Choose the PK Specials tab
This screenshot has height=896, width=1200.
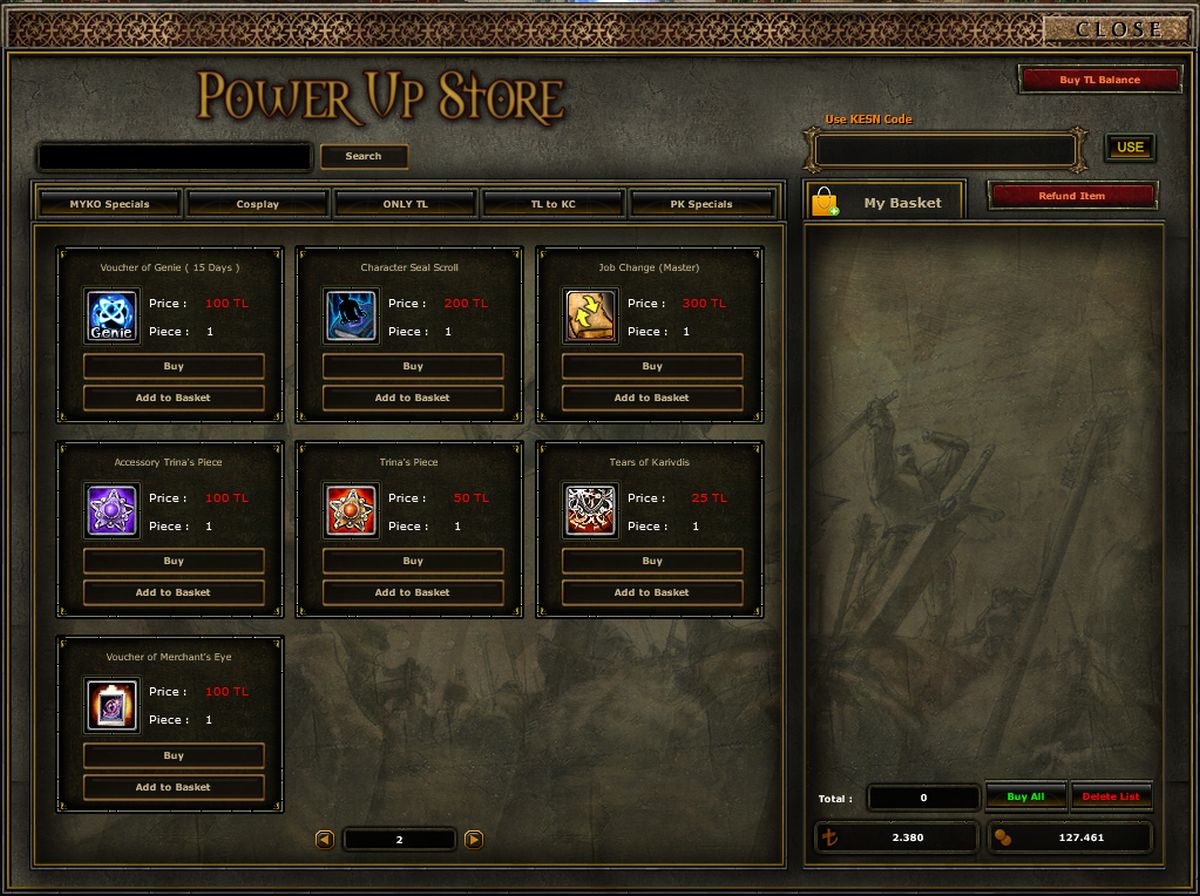coord(701,204)
